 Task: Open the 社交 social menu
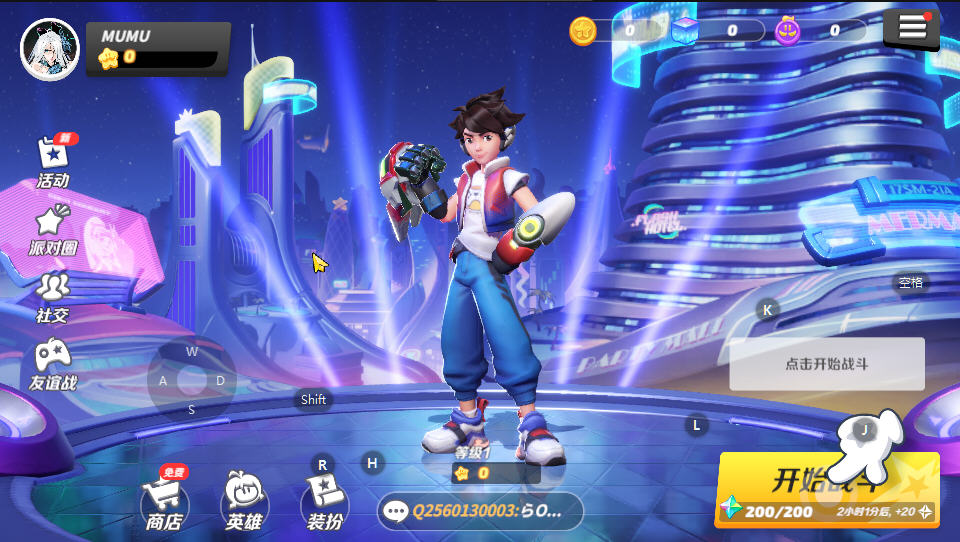[52, 297]
